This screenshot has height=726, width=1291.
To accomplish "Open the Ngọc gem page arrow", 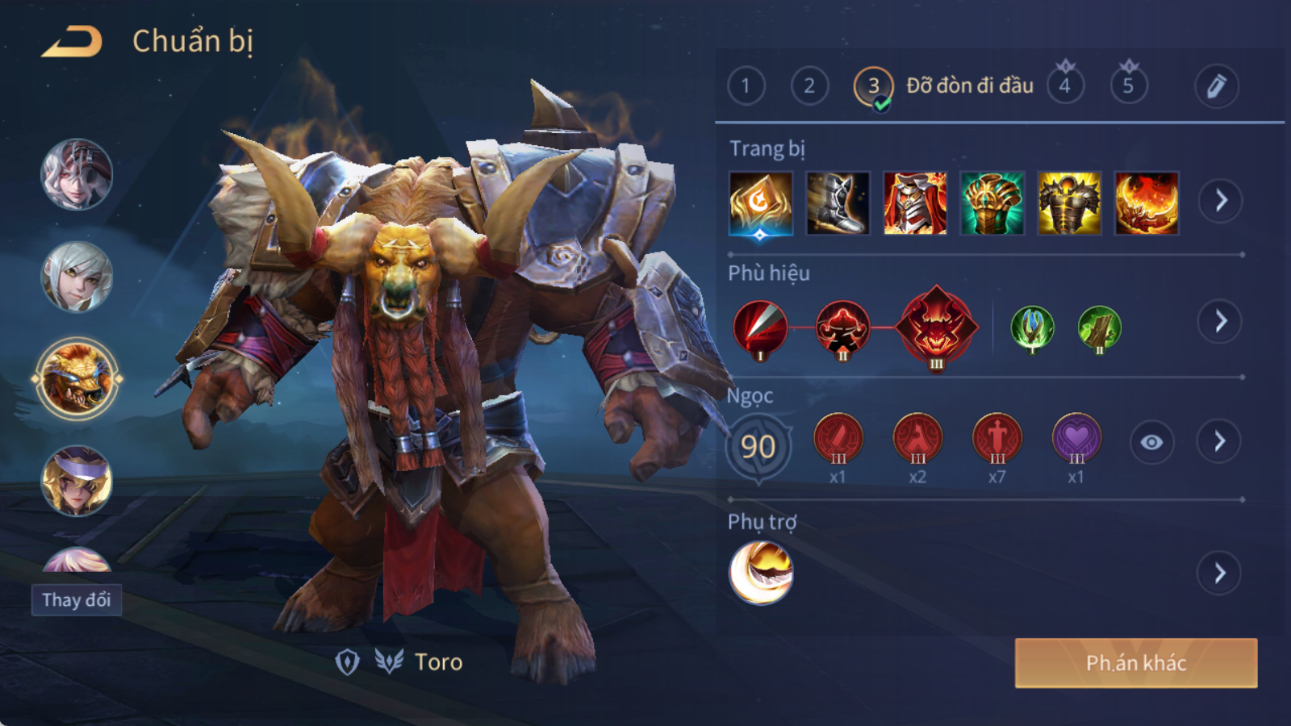I will click(1219, 441).
